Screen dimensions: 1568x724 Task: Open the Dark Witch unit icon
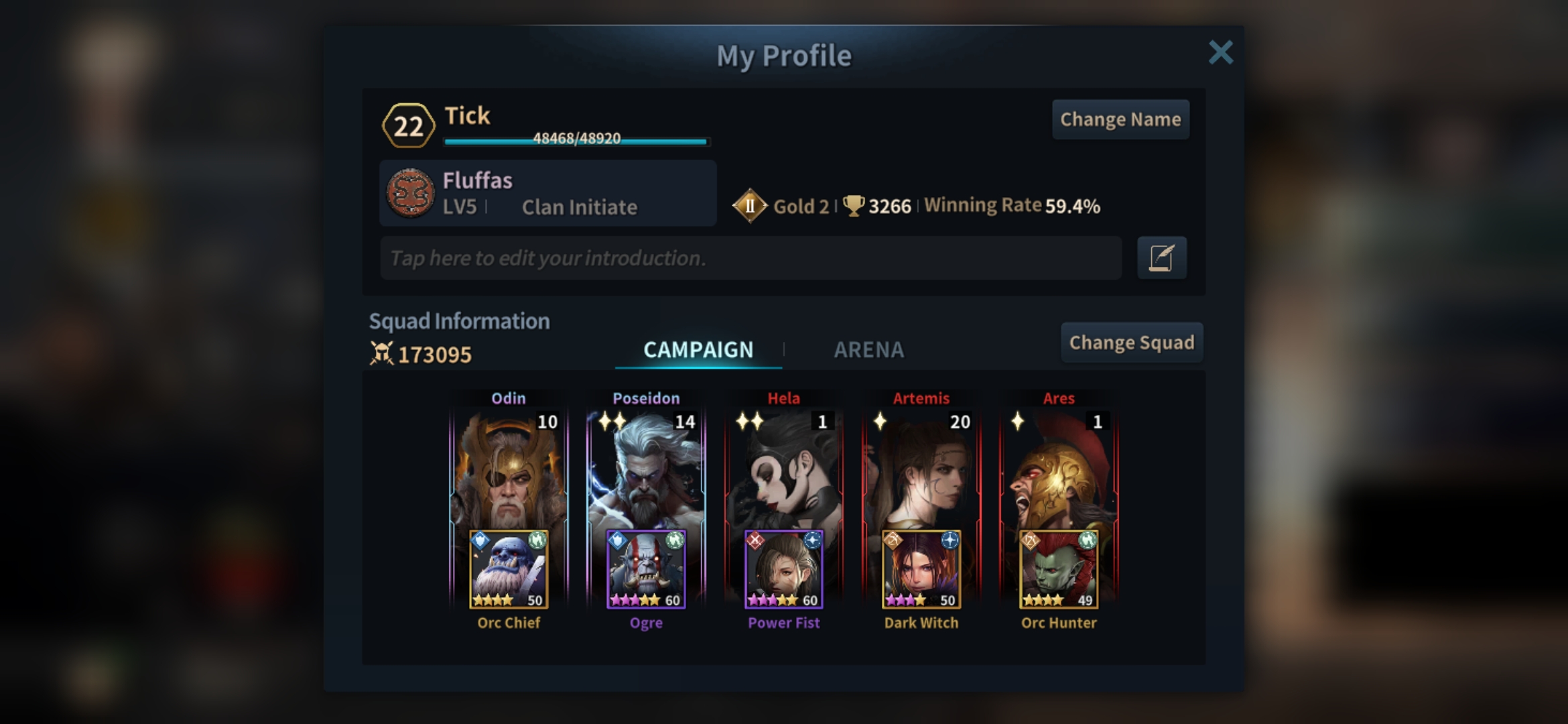click(x=921, y=569)
